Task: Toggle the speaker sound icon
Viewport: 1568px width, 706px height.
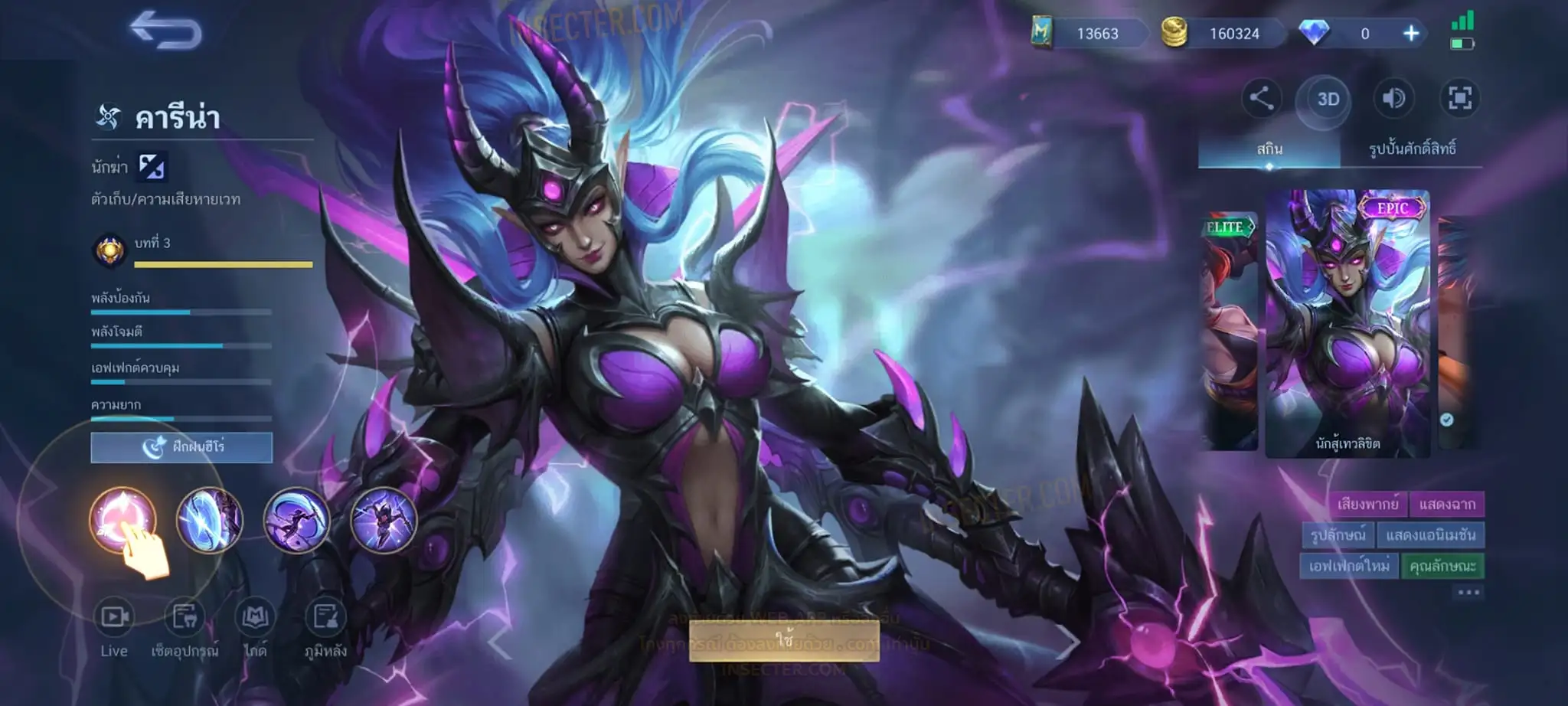Action: [x=1393, y=99]
